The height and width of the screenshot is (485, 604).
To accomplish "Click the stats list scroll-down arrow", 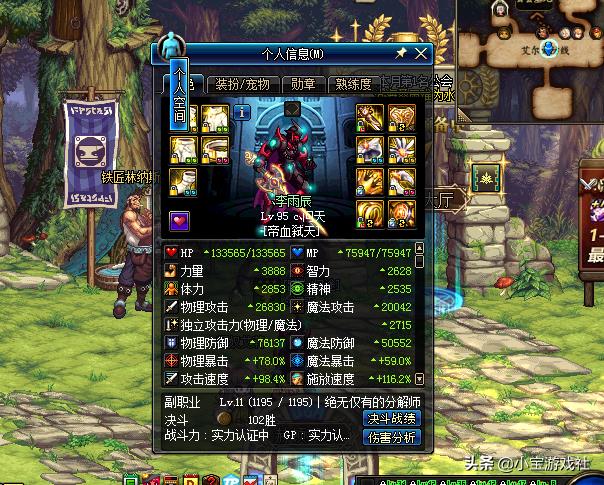I will [x=419, y=380].
